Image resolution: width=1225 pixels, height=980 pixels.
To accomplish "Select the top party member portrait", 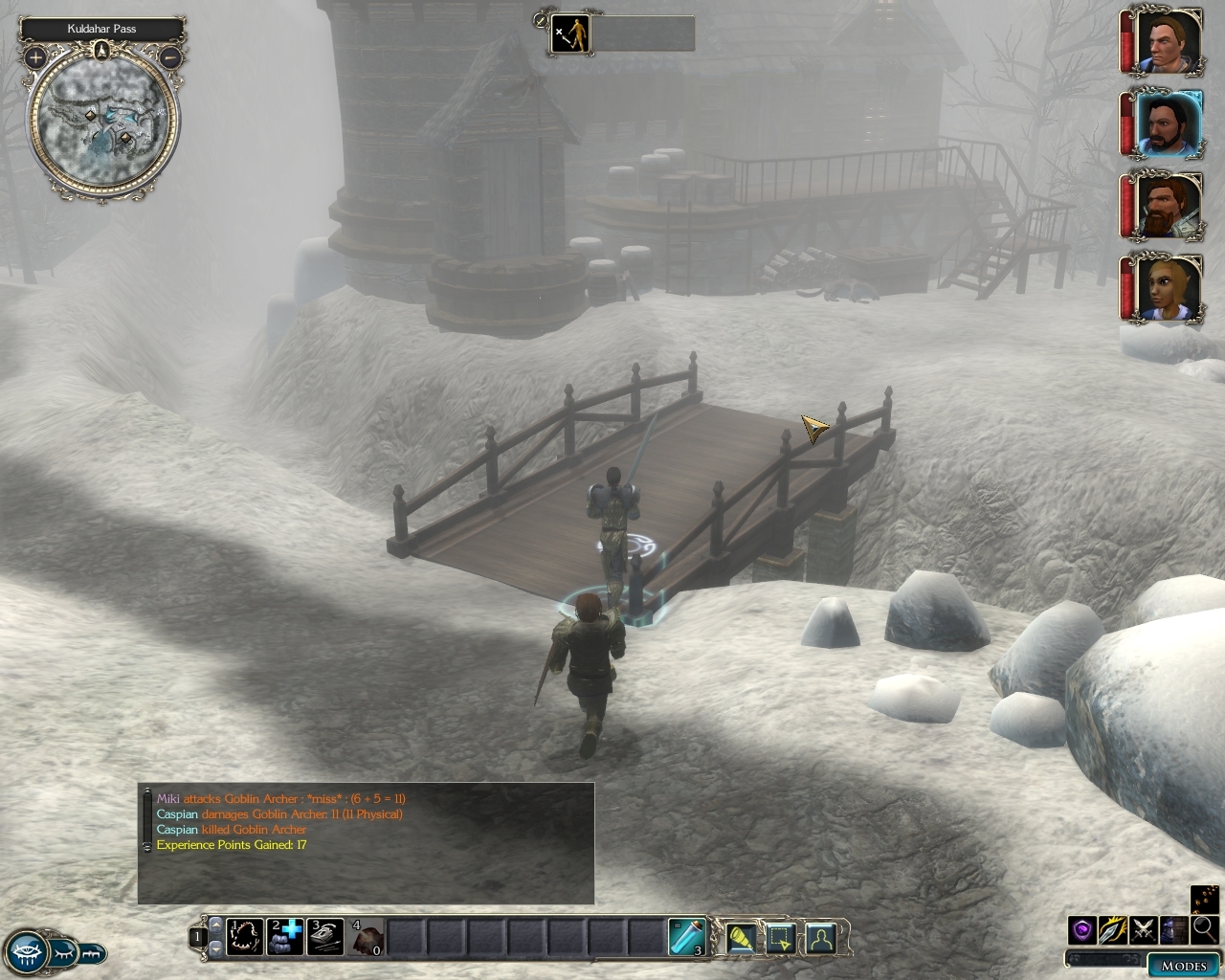I will [1168, 41].
